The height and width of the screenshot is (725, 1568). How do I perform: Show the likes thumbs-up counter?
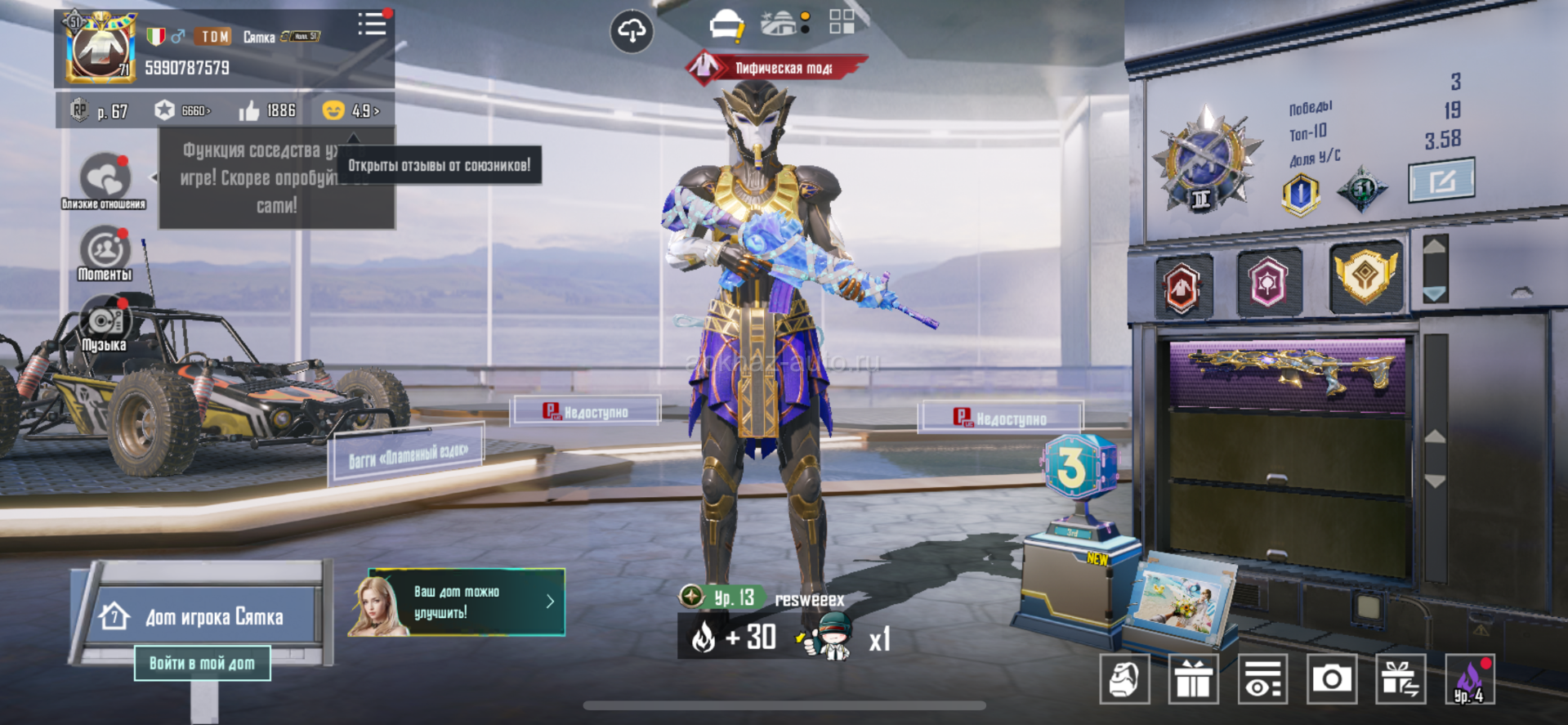(x=267, y=110)
